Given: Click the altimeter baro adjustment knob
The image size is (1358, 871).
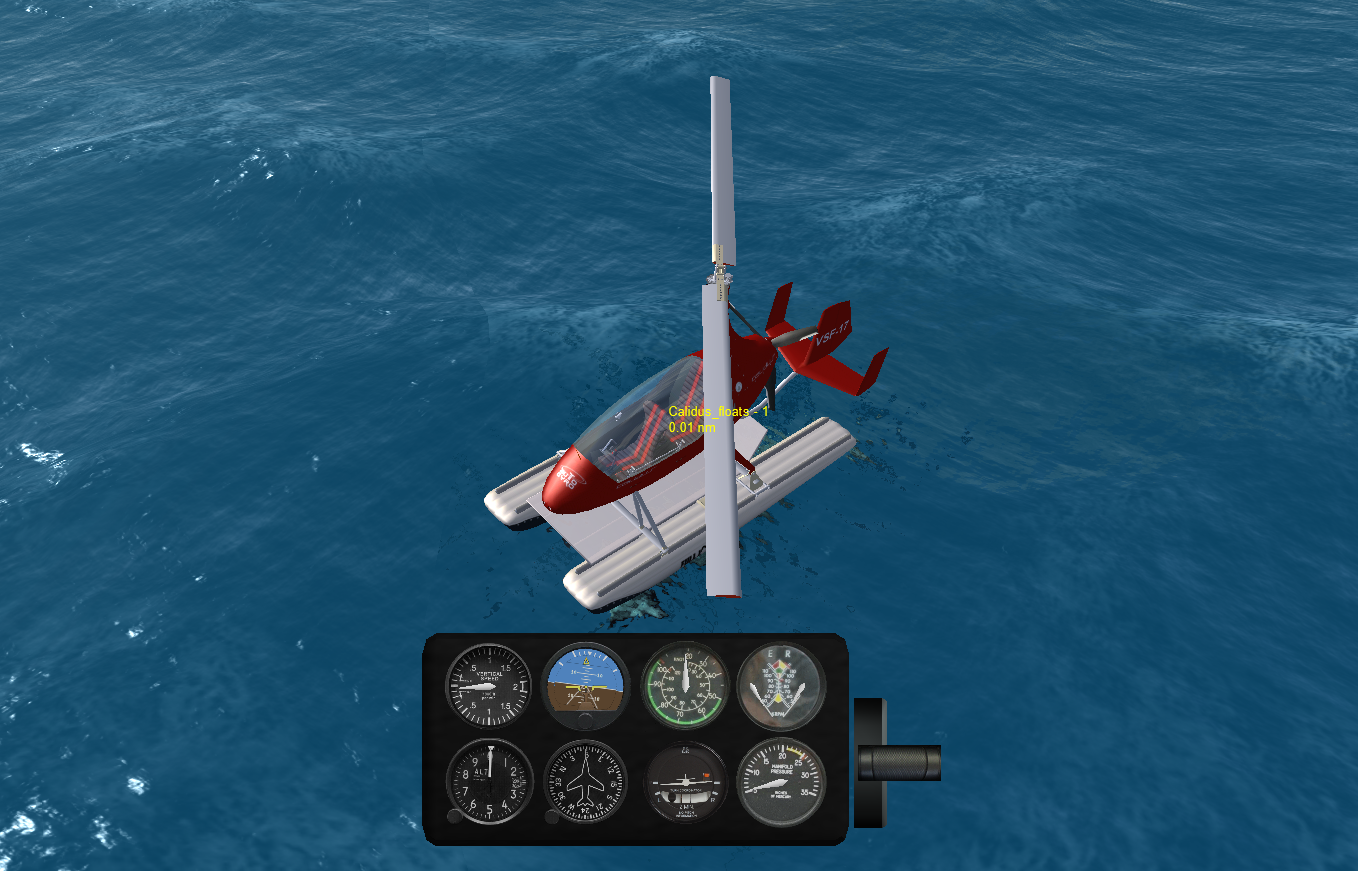Looking at the screenshot, I should coord(455,817).
